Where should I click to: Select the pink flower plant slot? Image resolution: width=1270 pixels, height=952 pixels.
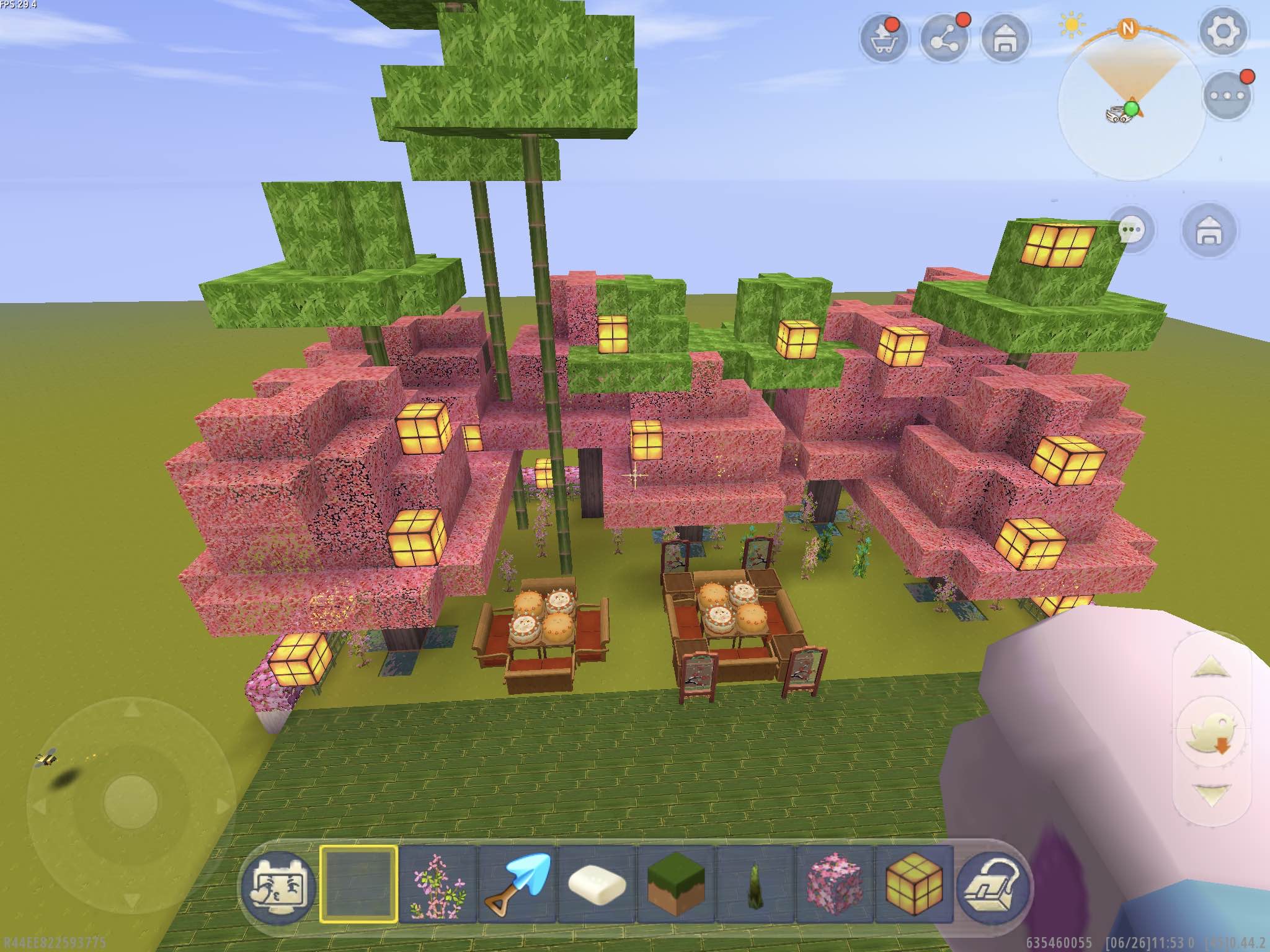click(x=438, y=884)
